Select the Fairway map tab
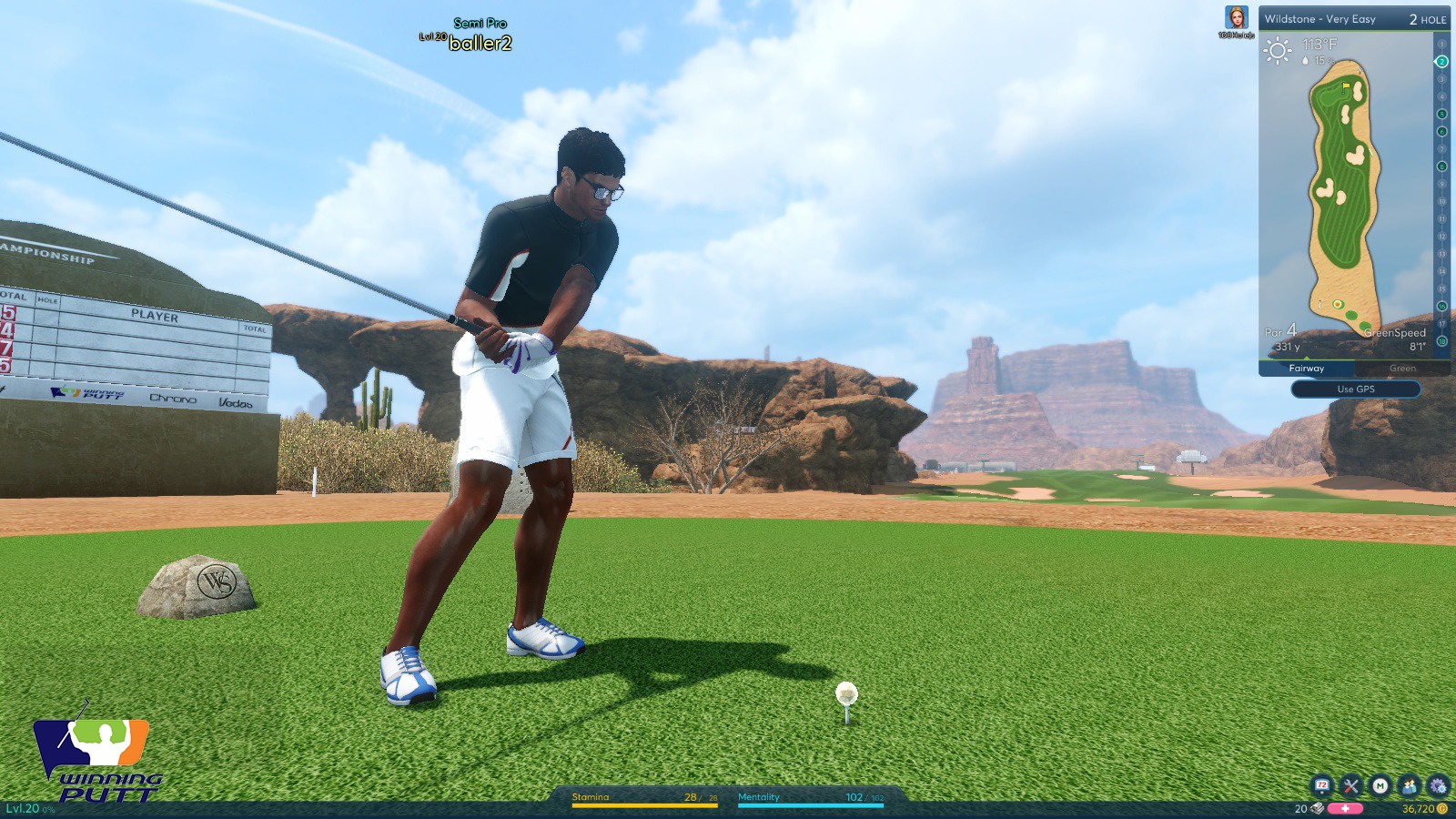Screen dimensions: 1456x819 pyautogui.click(x=1307, y=369)
